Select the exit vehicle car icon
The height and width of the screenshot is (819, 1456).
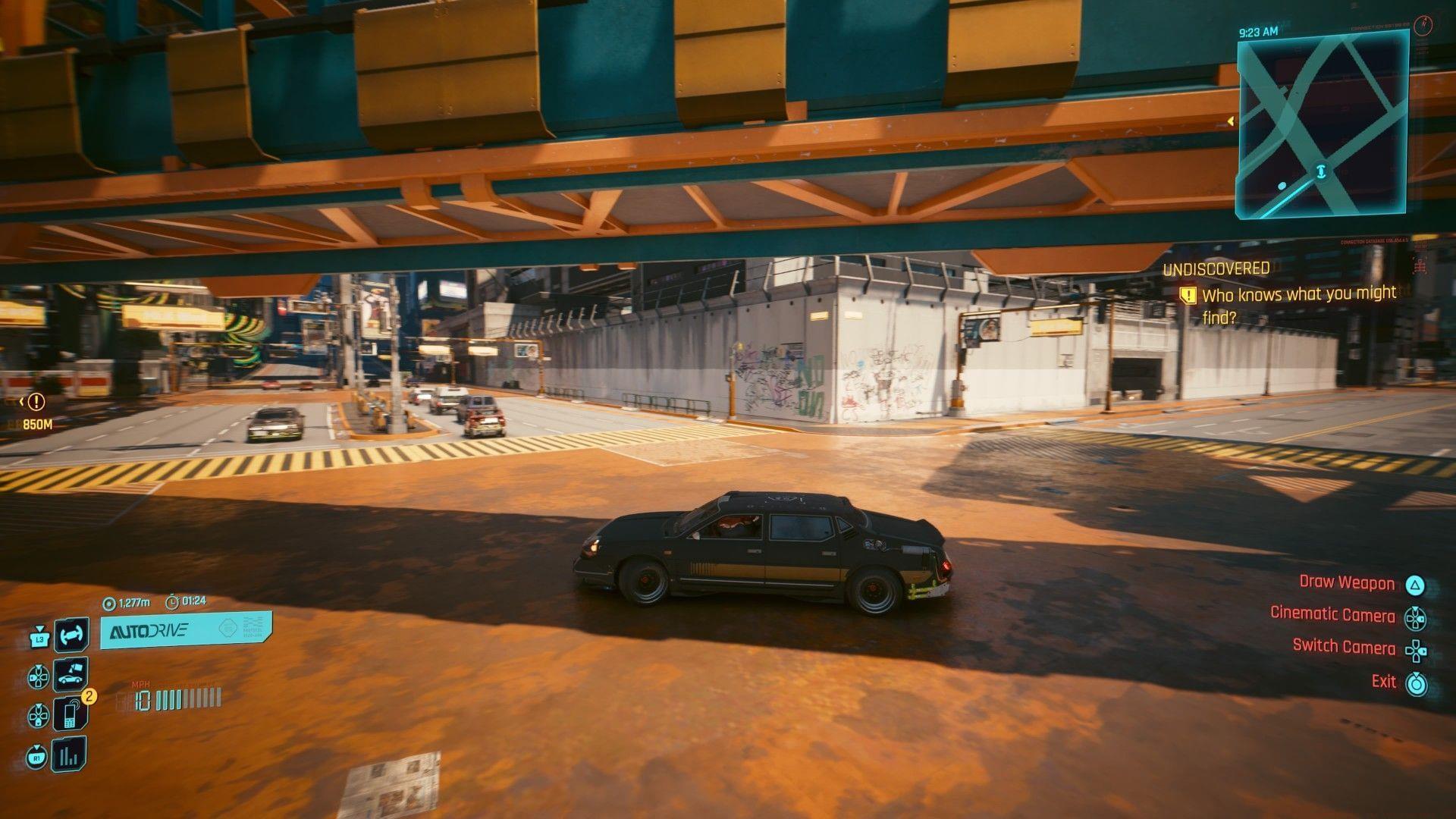click(71, 675)
